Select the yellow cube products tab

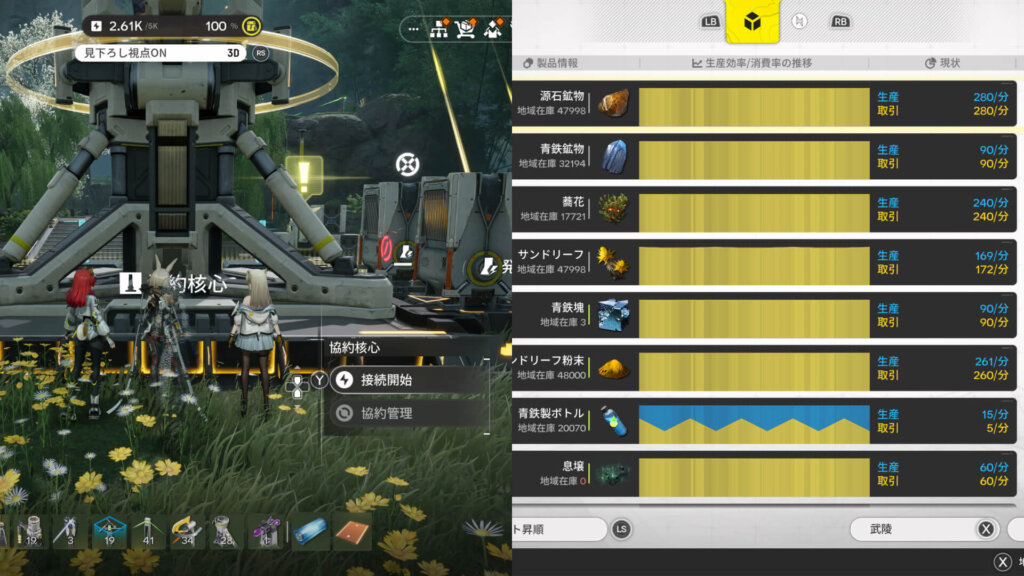[753, 22]
